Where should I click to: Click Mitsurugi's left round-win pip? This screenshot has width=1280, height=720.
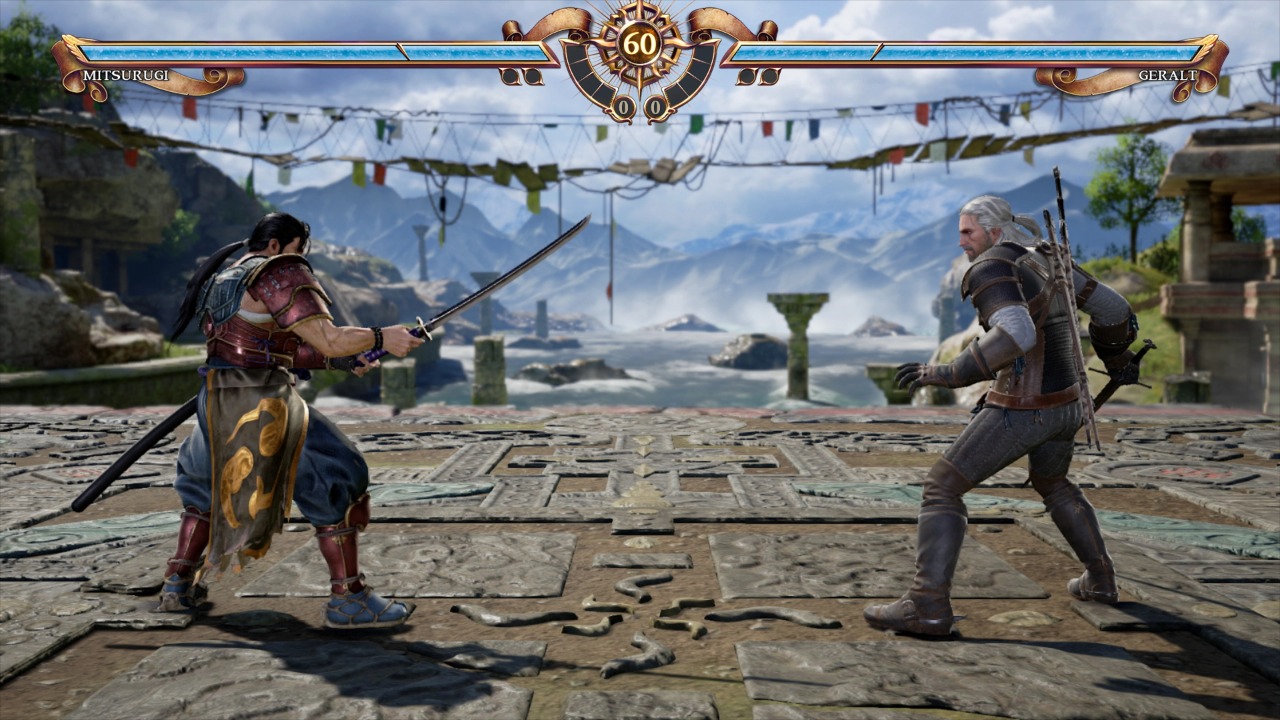pos(509,77)
